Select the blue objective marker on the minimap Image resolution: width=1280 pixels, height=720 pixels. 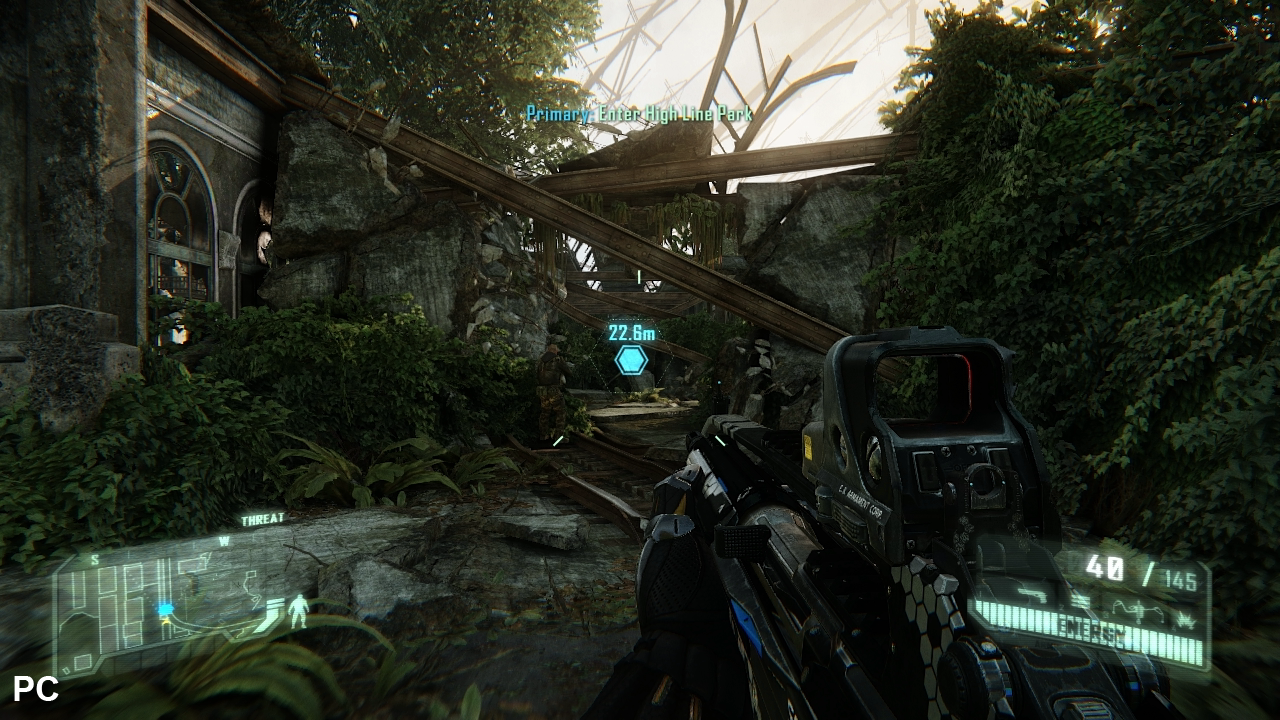coord(165,609)
